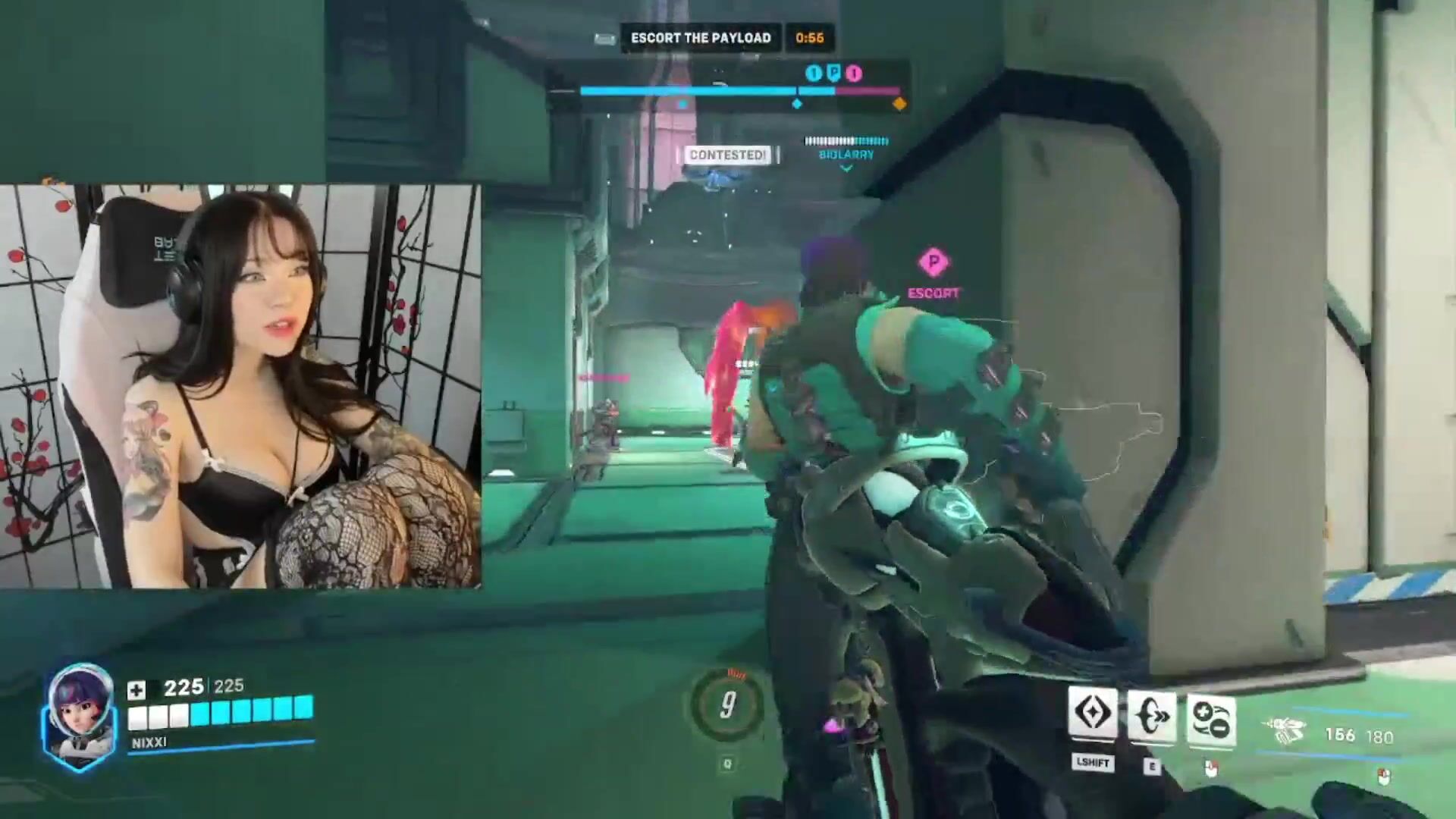Click the streamer webcam overlay
Image resolution: width=1456 pixels, height=819 pixels.
tap(240, 387)
